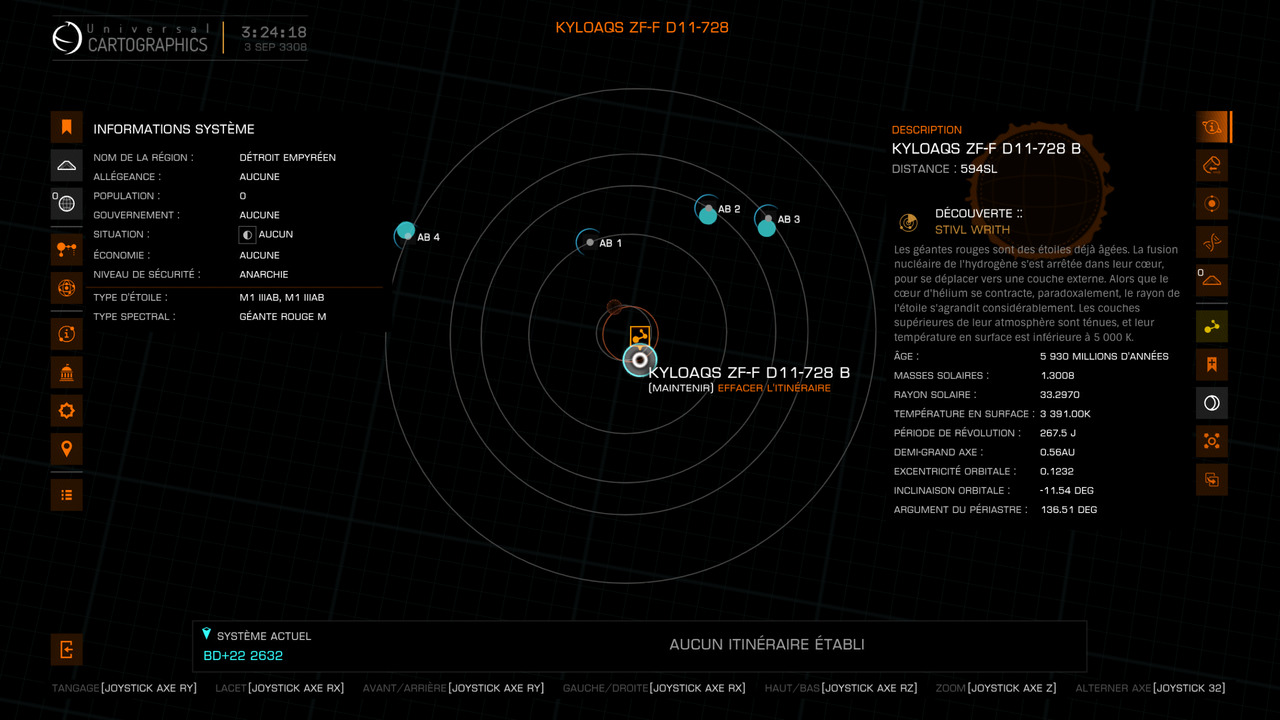Open the map pin location icon
Screen dimensions: 1280x720
67,449
